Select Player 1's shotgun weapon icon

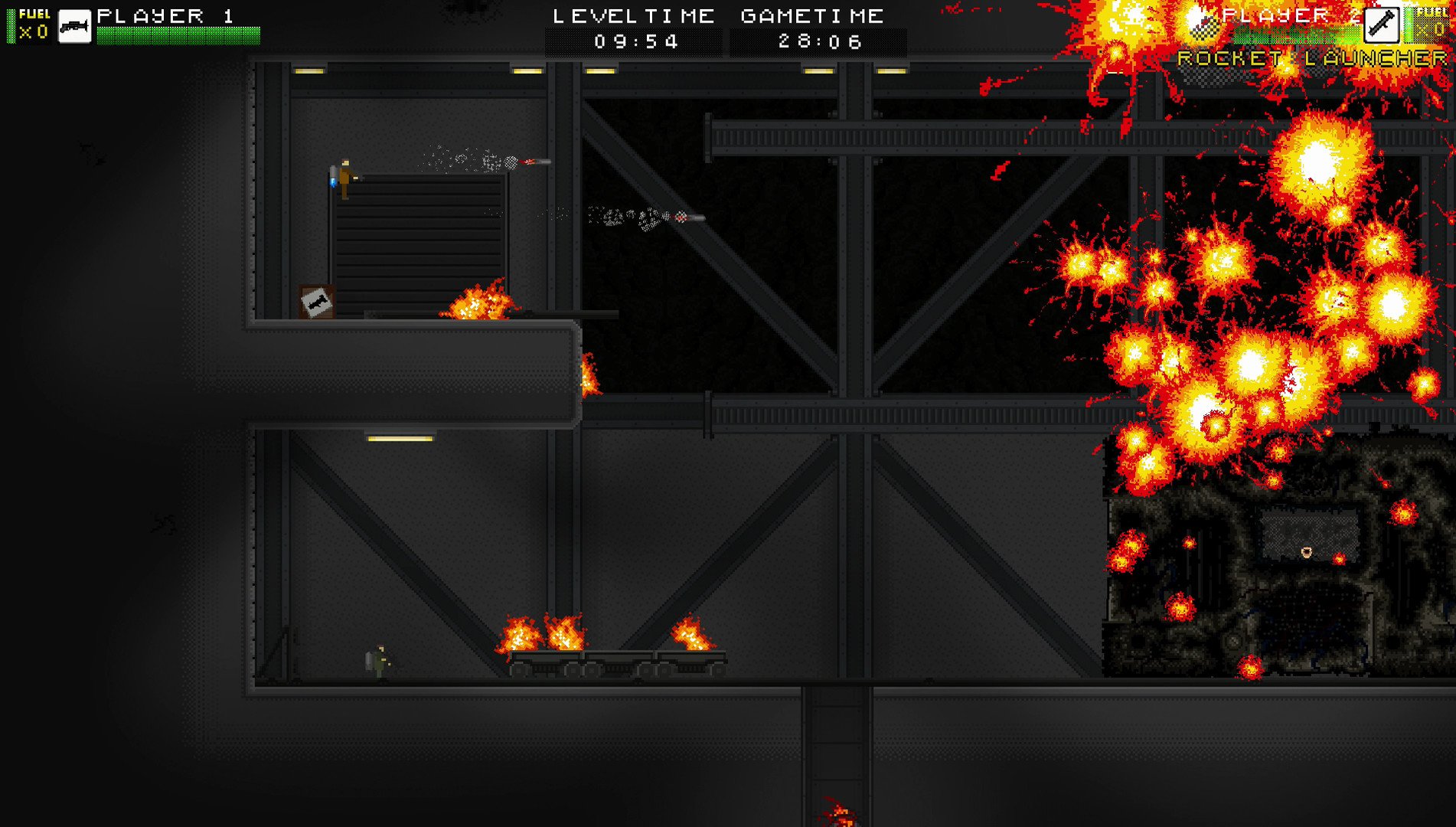(75, 25)
